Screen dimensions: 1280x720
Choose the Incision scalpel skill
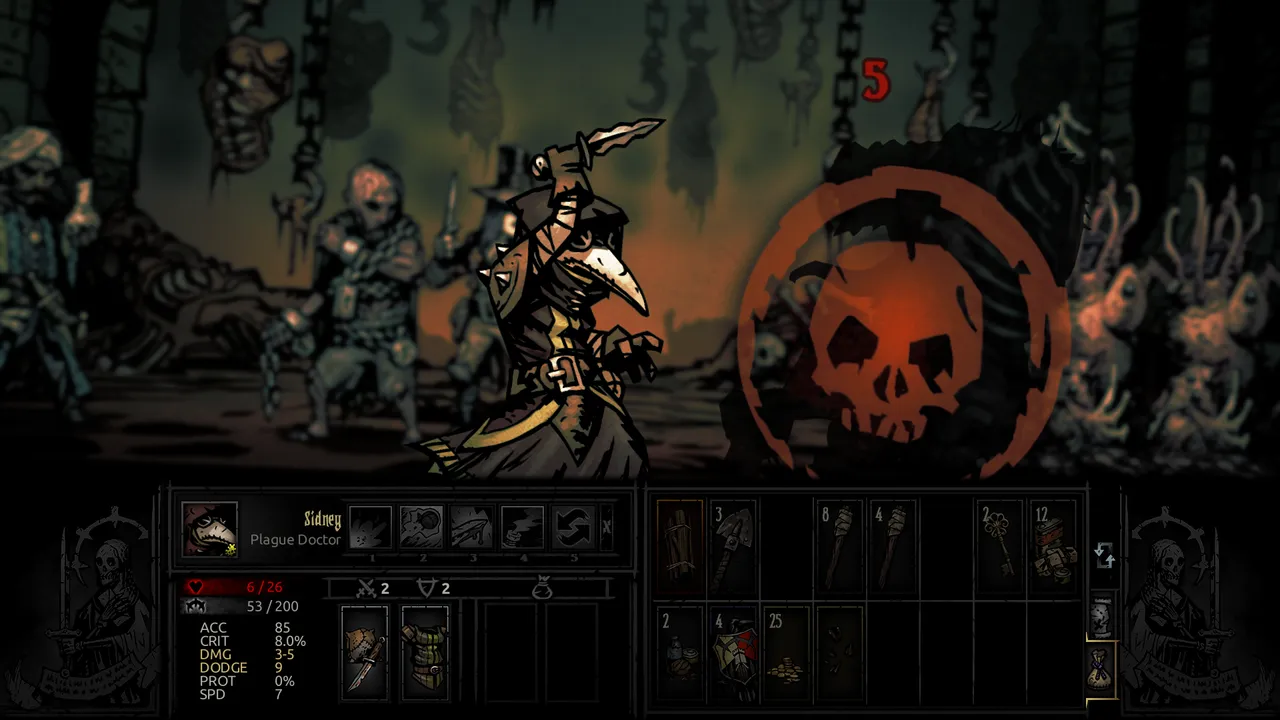coord(472,527)
